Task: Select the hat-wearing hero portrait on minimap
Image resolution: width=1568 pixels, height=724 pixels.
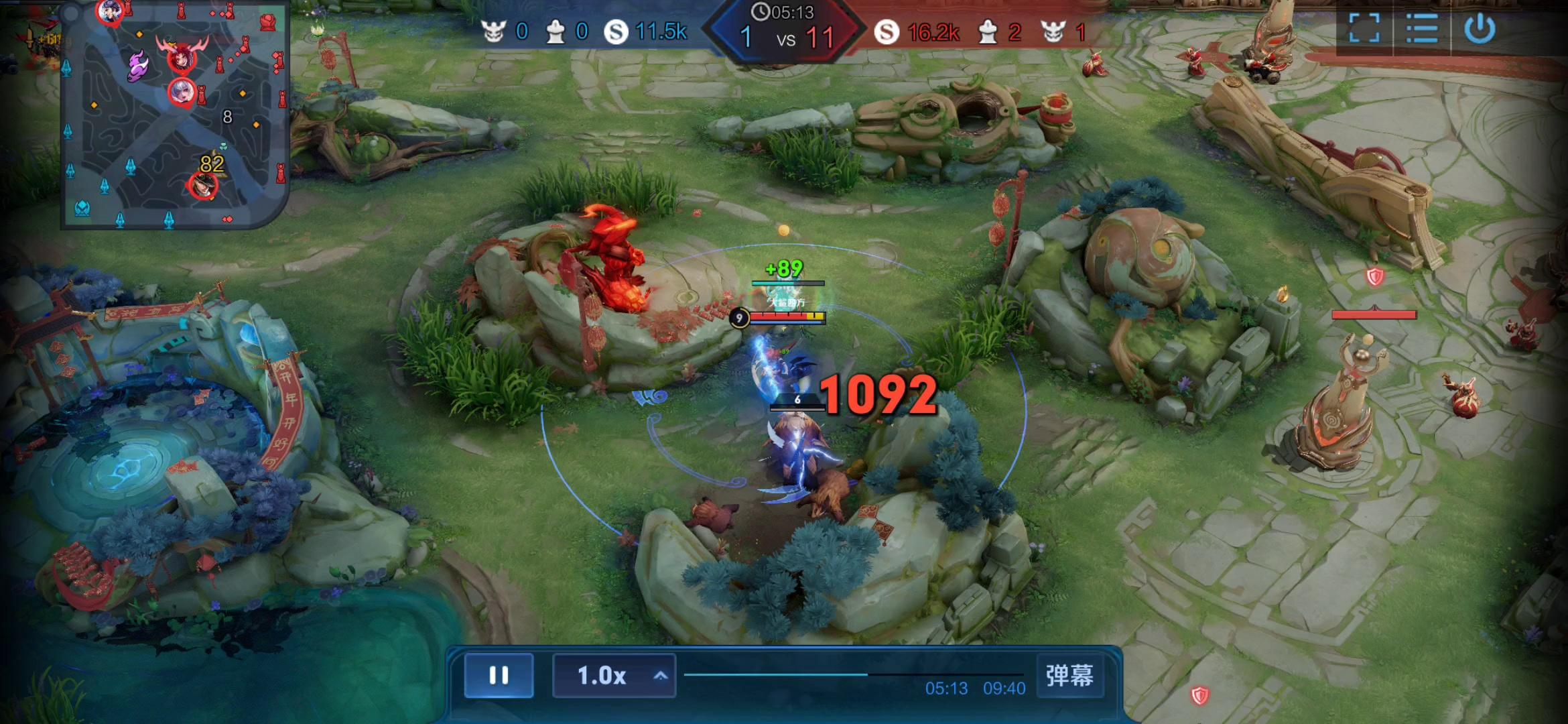Action: pos(202,186)
